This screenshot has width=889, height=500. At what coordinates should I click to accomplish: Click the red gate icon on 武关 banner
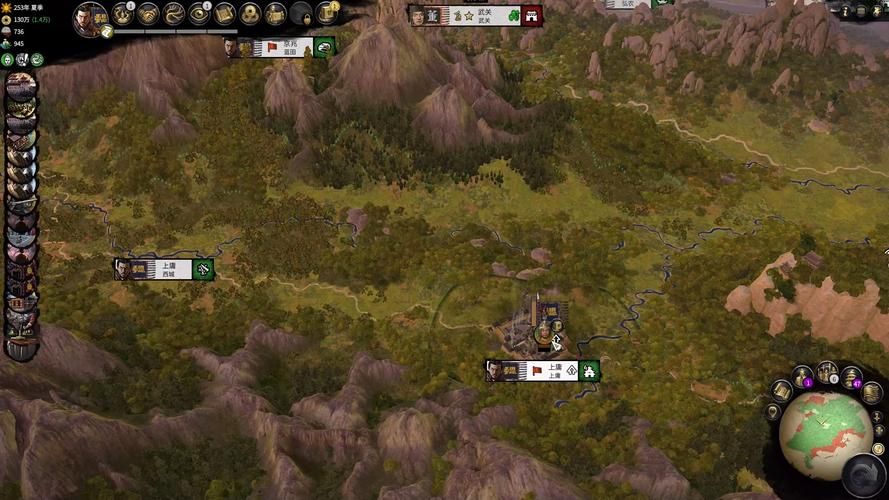coord(532,16)
